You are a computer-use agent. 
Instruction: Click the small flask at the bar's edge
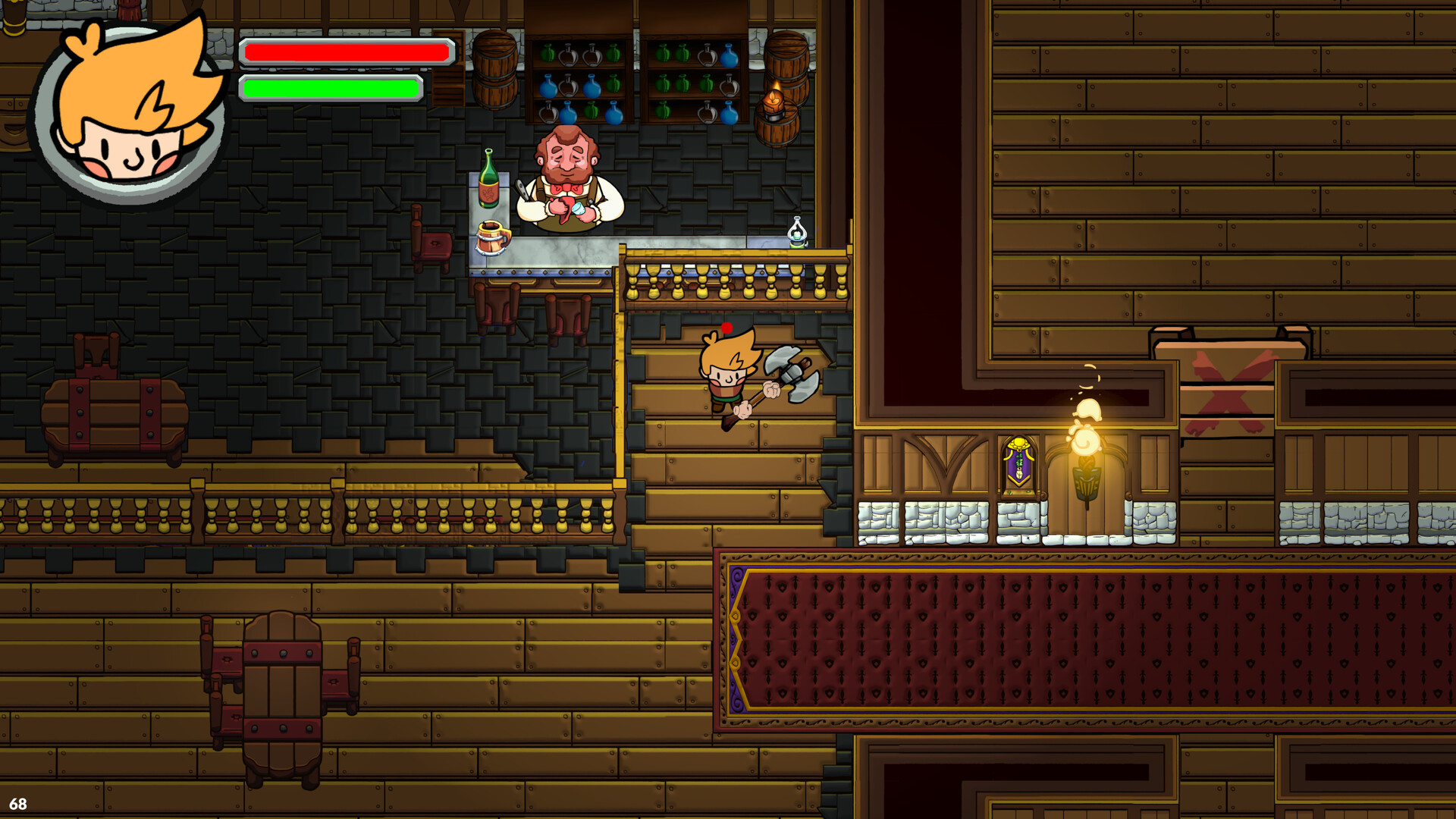tap(794, 231)
